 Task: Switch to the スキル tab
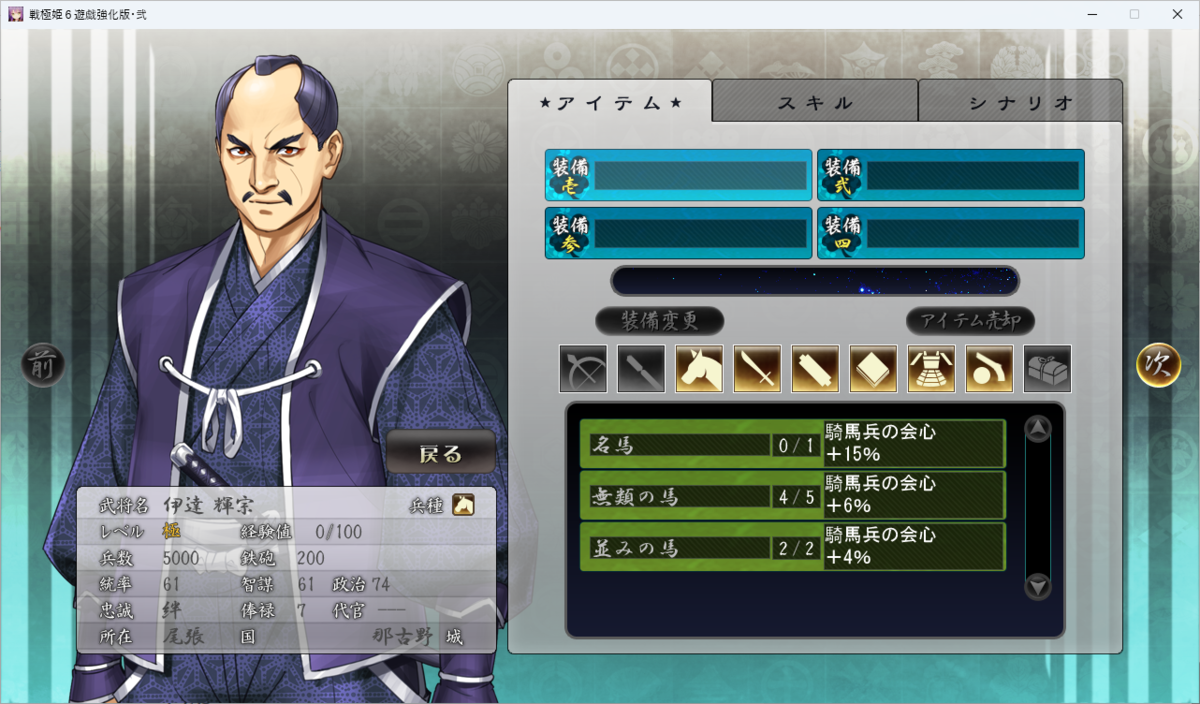[x=815, y=102]
